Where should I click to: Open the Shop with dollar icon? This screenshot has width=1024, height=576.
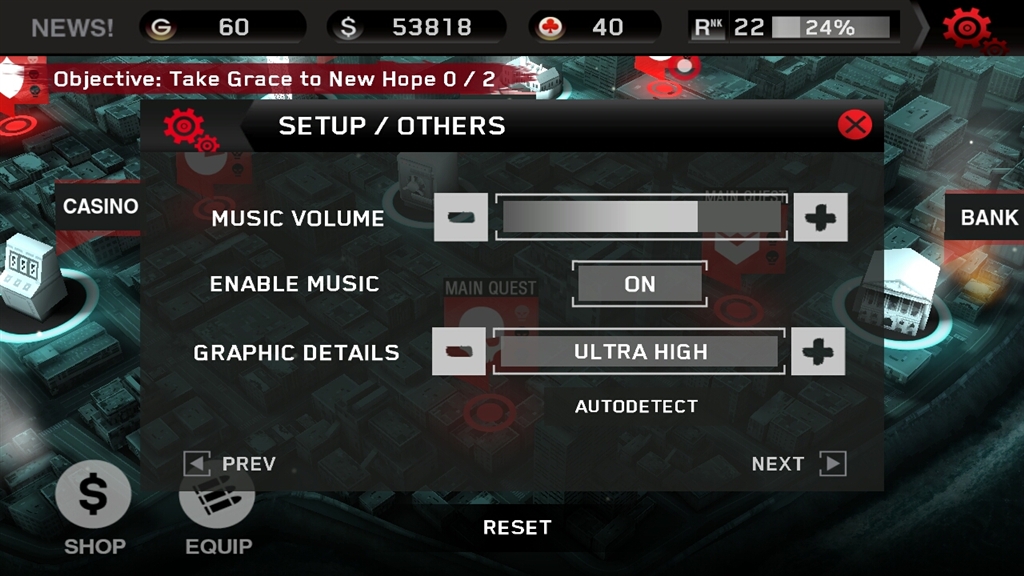pos(94,508)
